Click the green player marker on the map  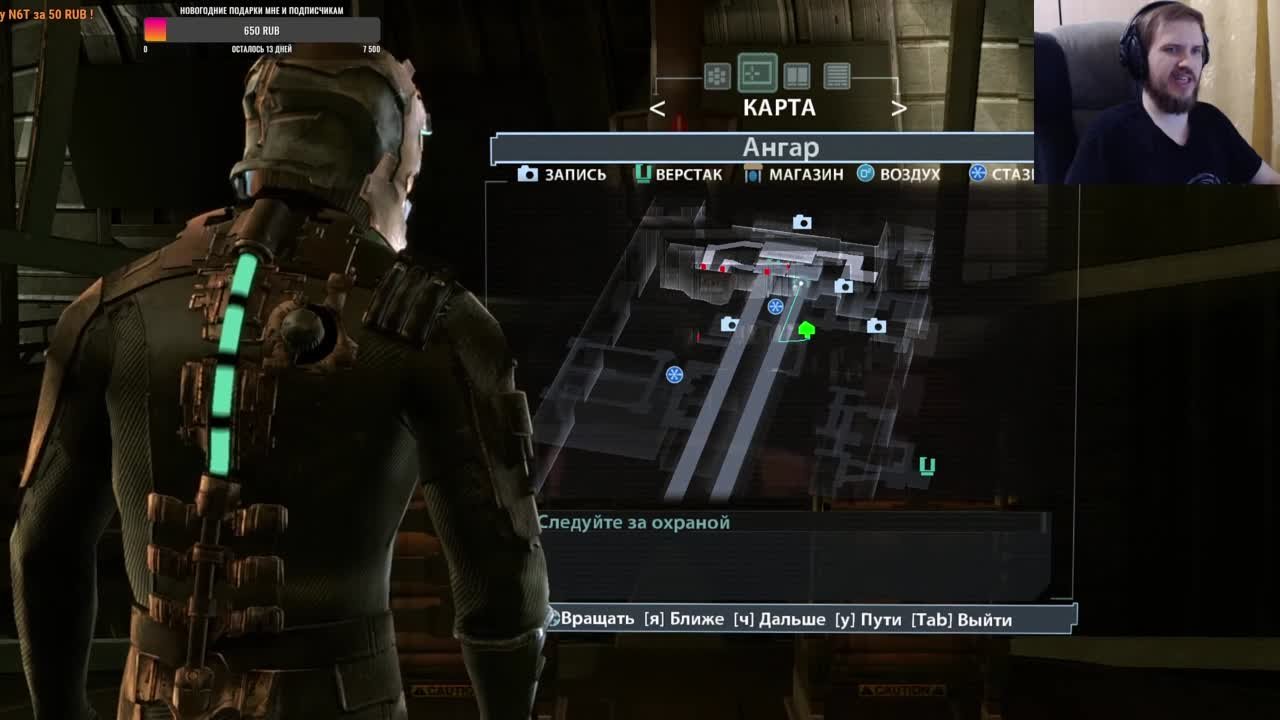(806, 329)
